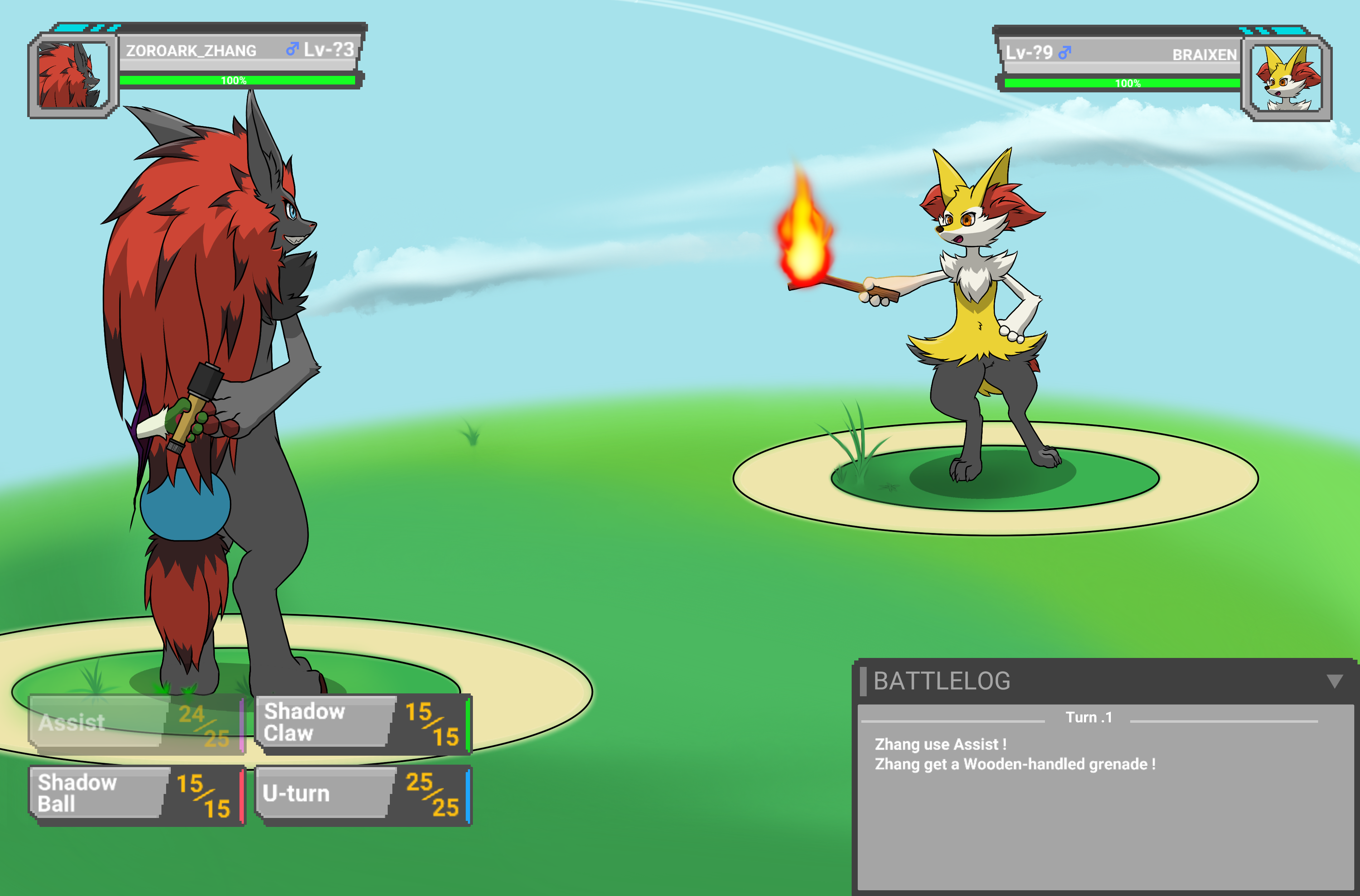Click Braixen's portrait thumbnail

click(x=1287, y=79)
